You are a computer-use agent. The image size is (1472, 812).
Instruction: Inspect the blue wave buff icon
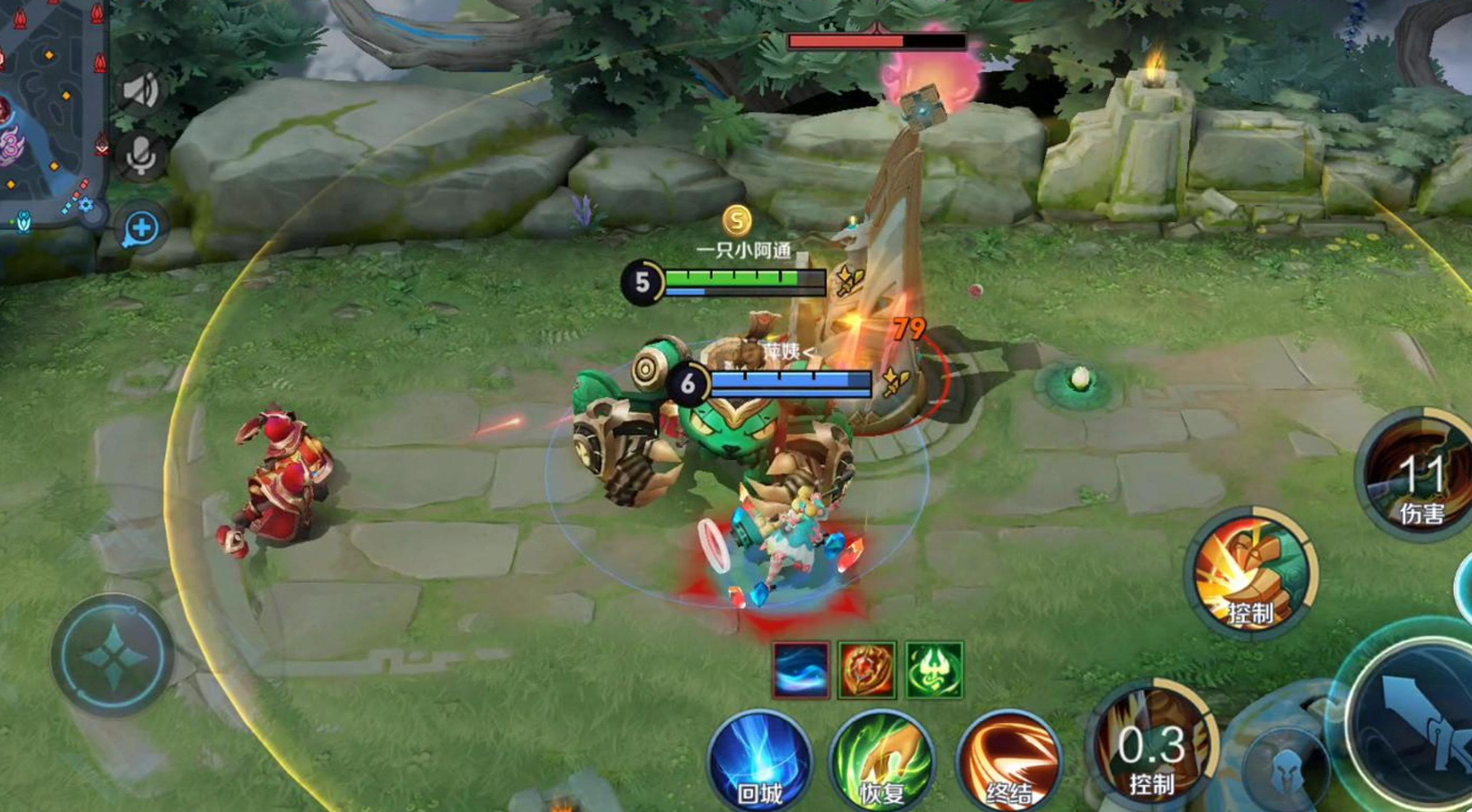click(x=800, y=670)
